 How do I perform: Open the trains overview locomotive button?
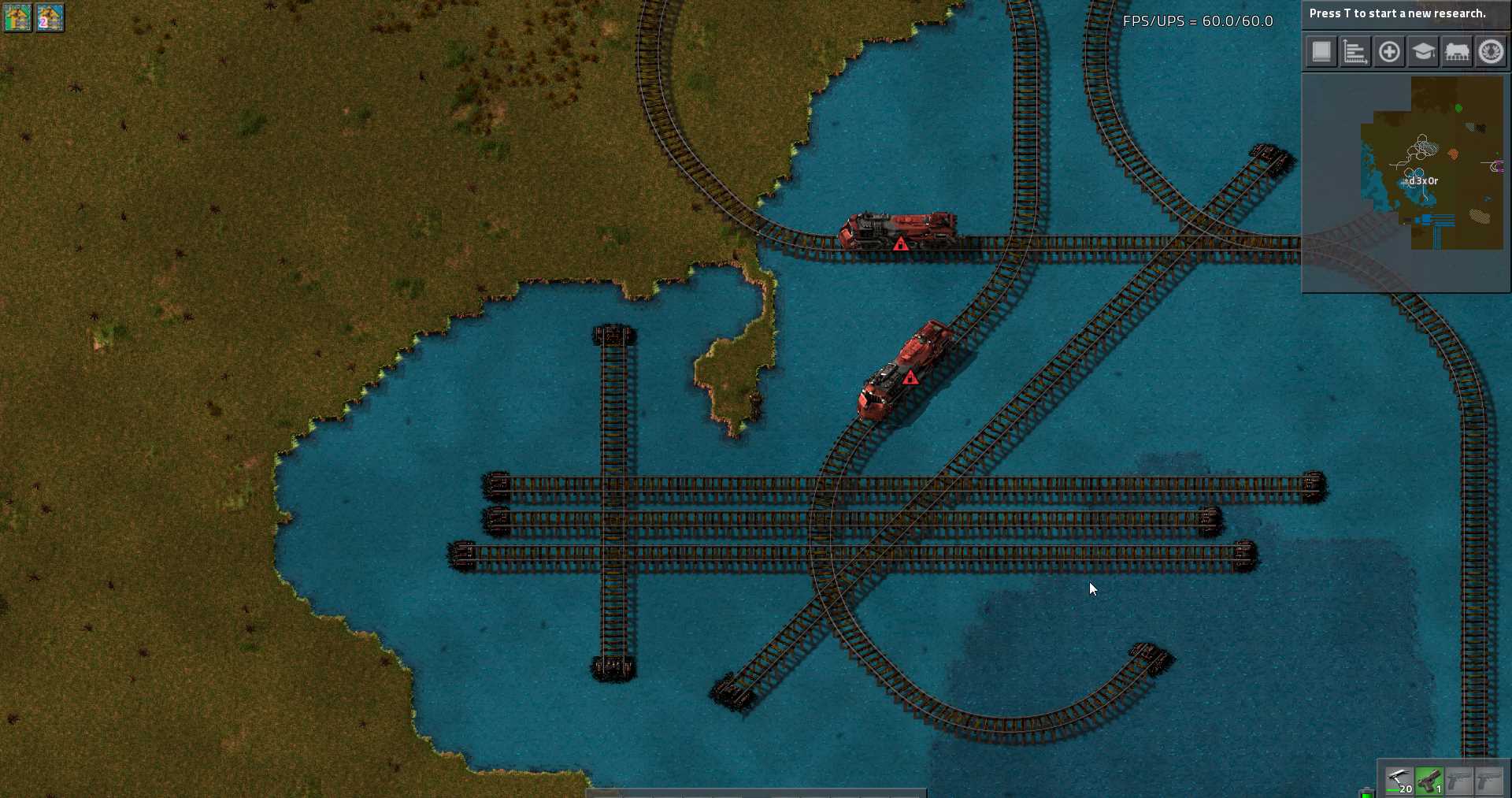click(x=1457, y=52)
